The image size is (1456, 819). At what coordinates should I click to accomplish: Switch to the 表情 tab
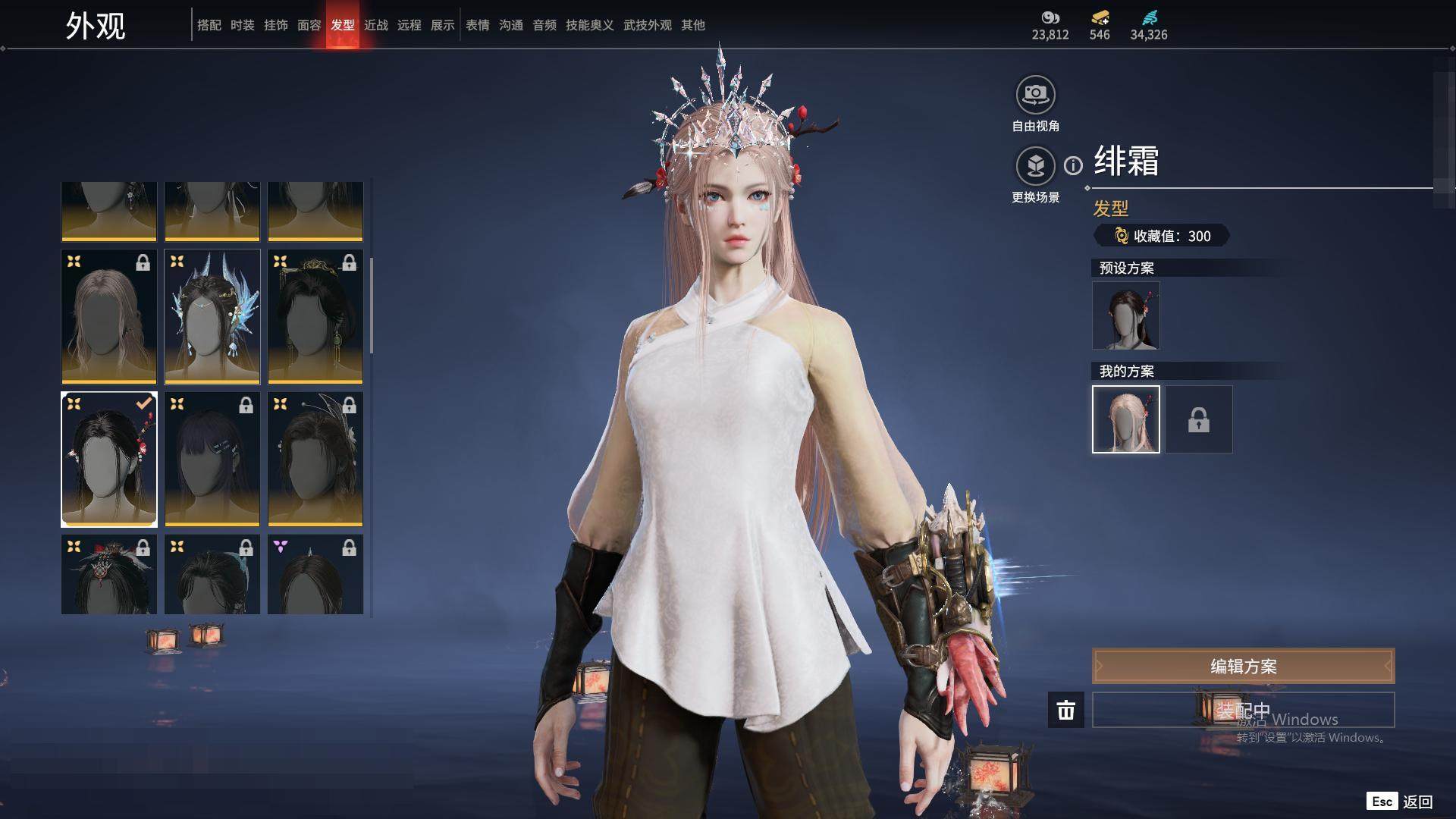click(x=478, y=25)
